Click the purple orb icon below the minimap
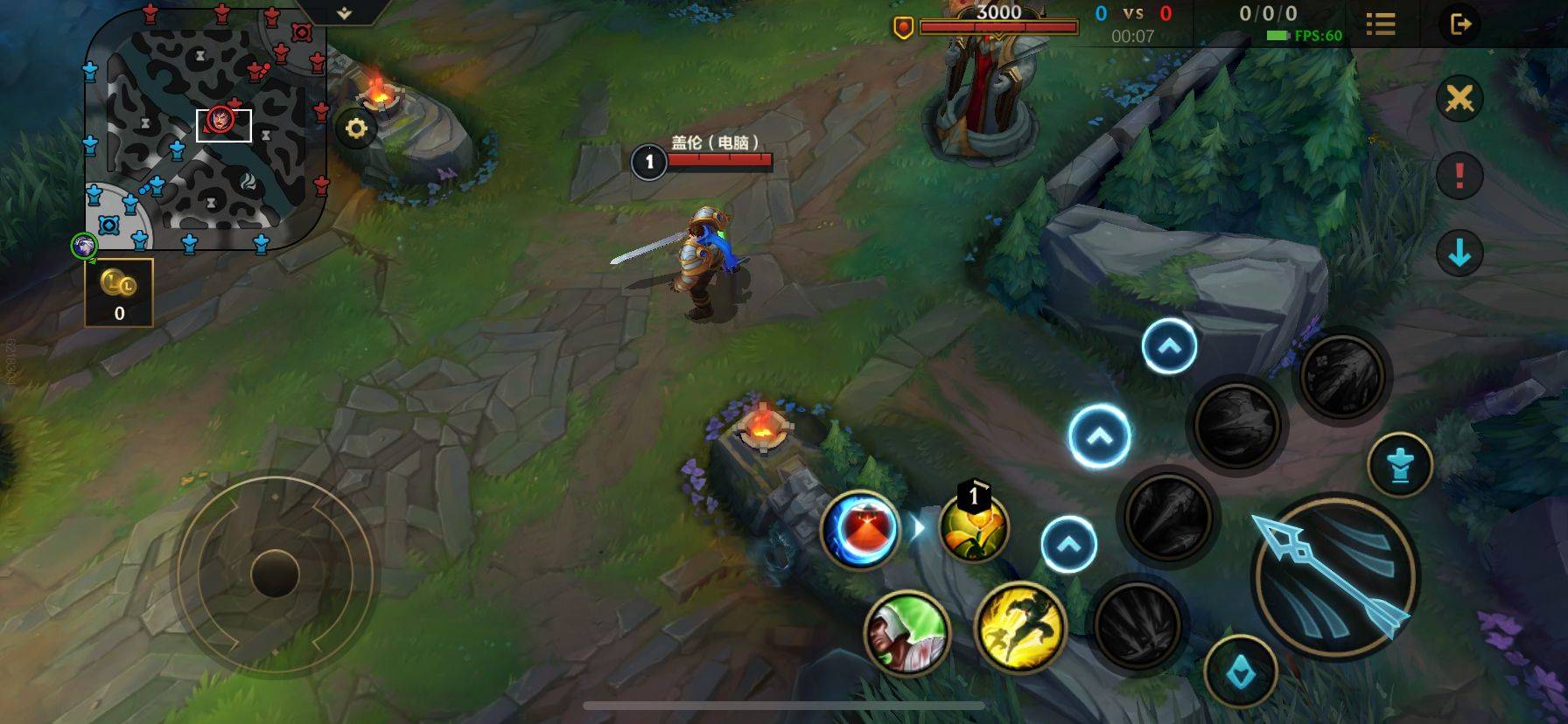Viewport: 1568px width, 724px height. pos(84,247)
